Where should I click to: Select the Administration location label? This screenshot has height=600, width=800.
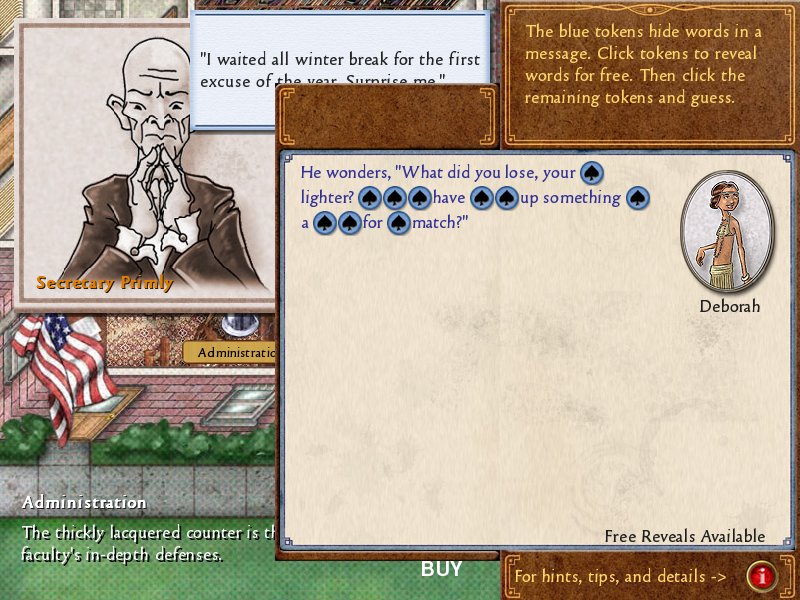pyautogui.click(x=232, y=352)
